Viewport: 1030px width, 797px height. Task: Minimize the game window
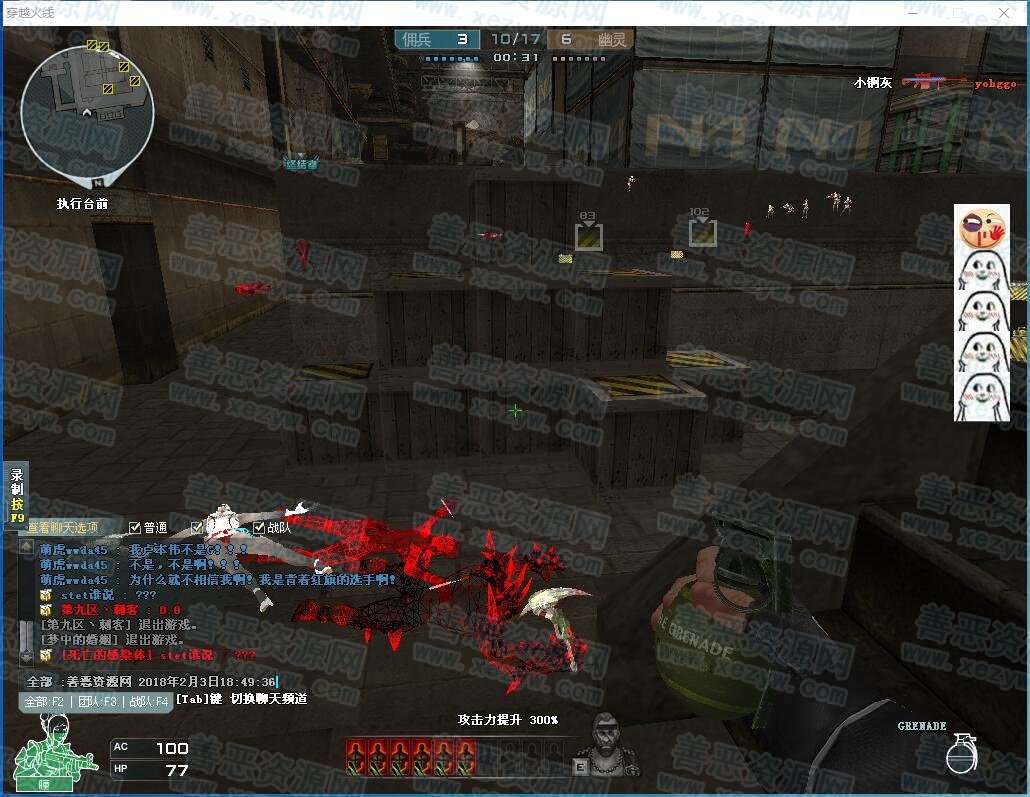tap(912, 12)
